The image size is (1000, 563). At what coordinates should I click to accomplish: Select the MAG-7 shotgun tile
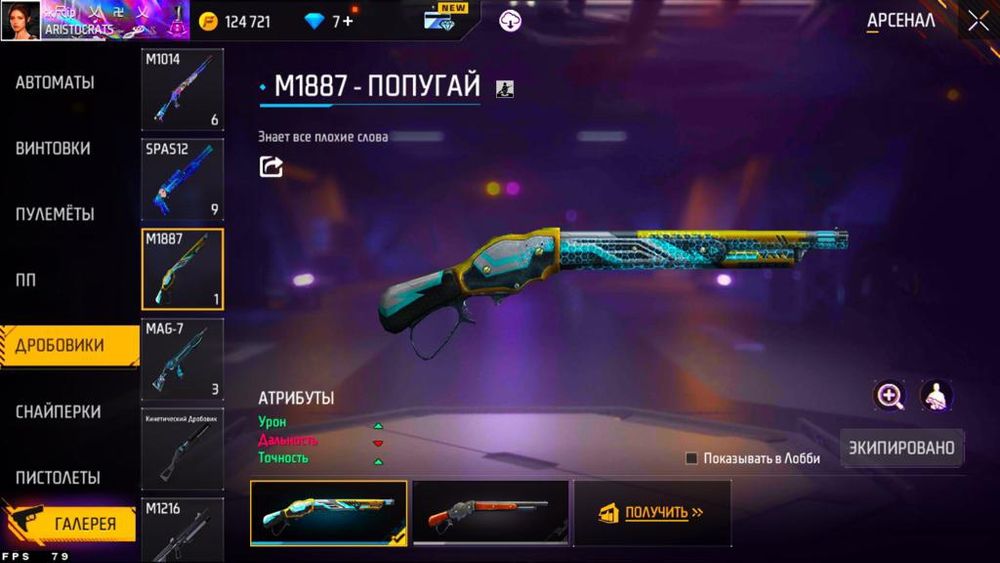tap(182, 358)
